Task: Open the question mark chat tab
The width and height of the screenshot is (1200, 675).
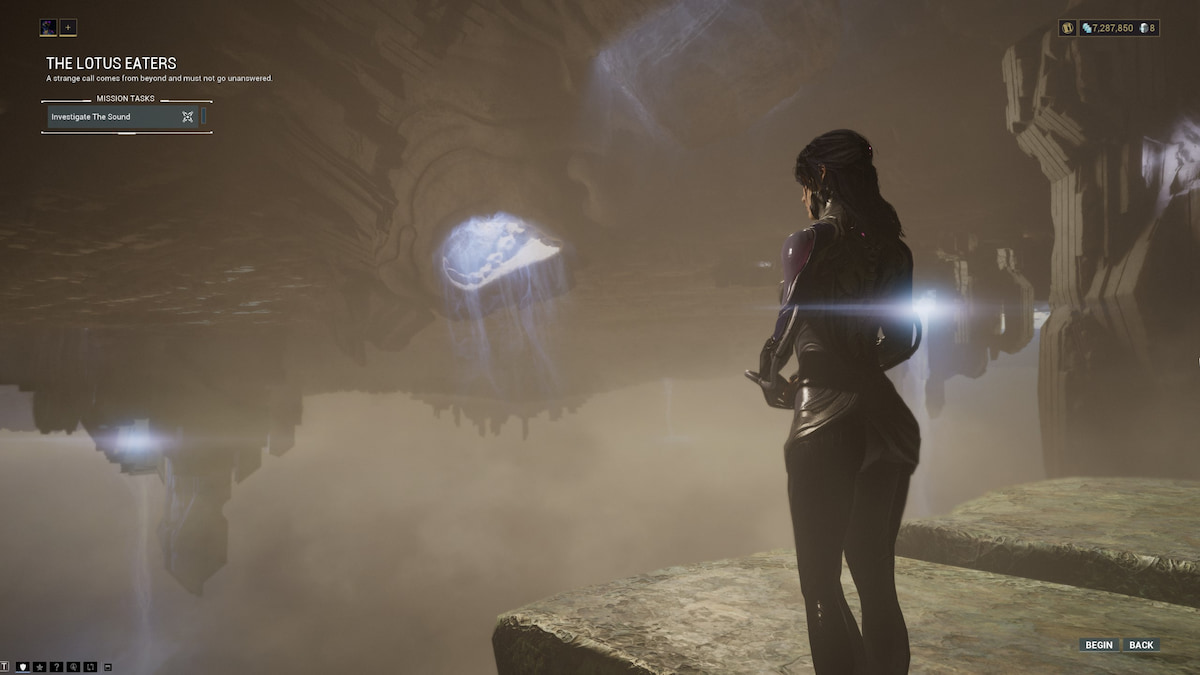Action: click(56, 666)
